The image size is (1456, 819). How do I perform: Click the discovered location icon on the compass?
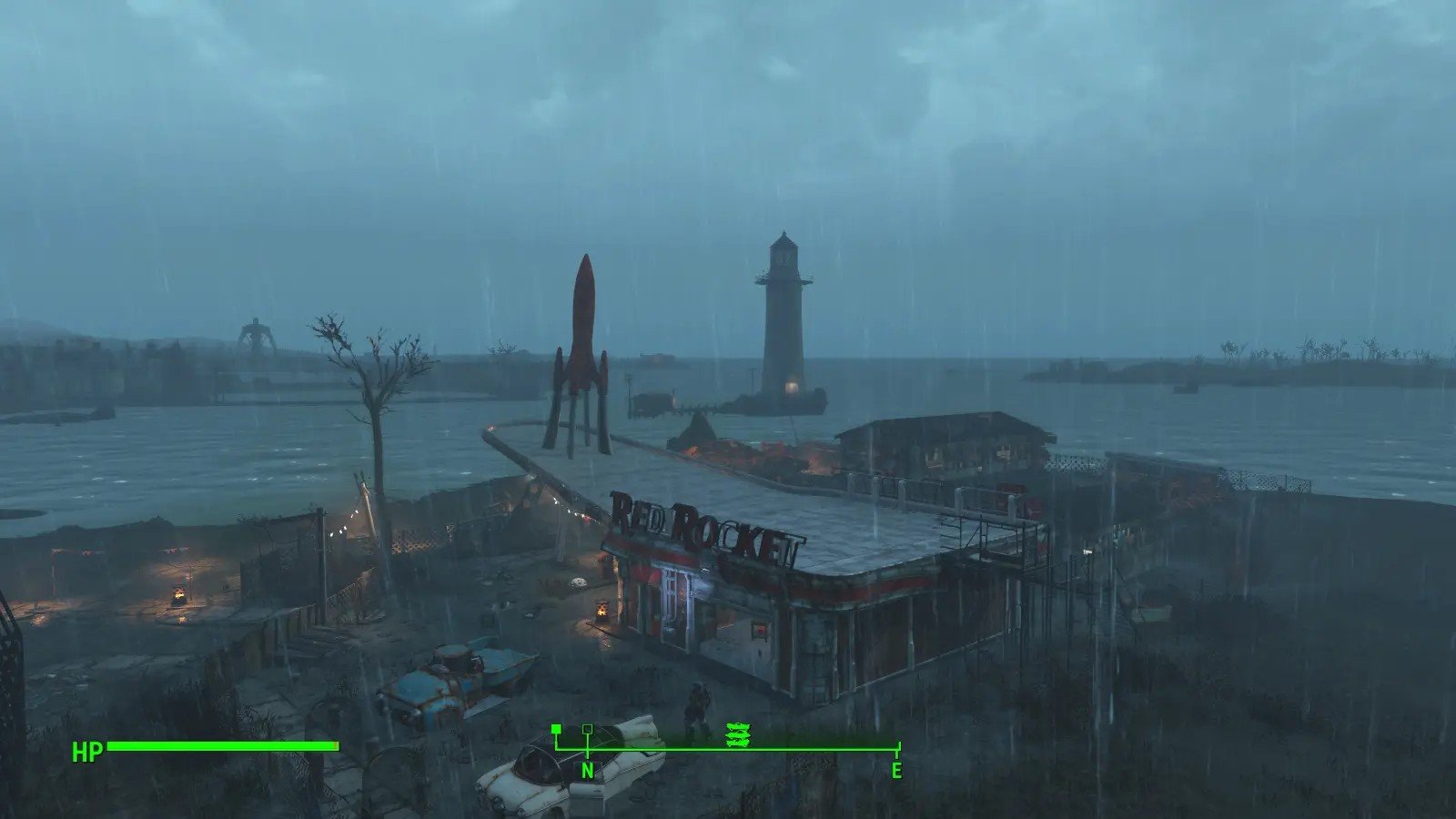pos(736,734)
